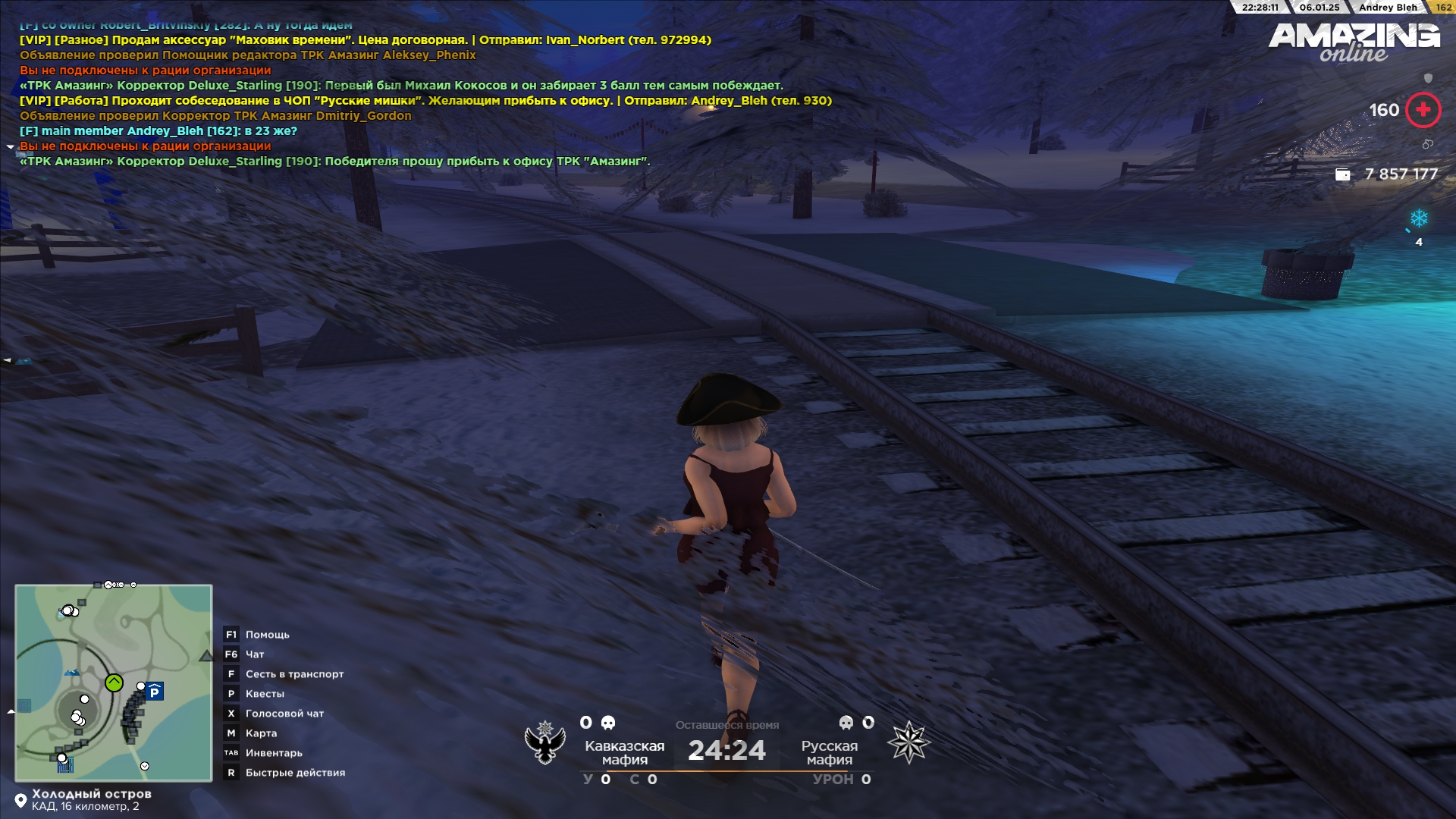Click the green player arrow on the minimap
The width and height of the screenshot is (1456, 819).
(x=114, y=682)
